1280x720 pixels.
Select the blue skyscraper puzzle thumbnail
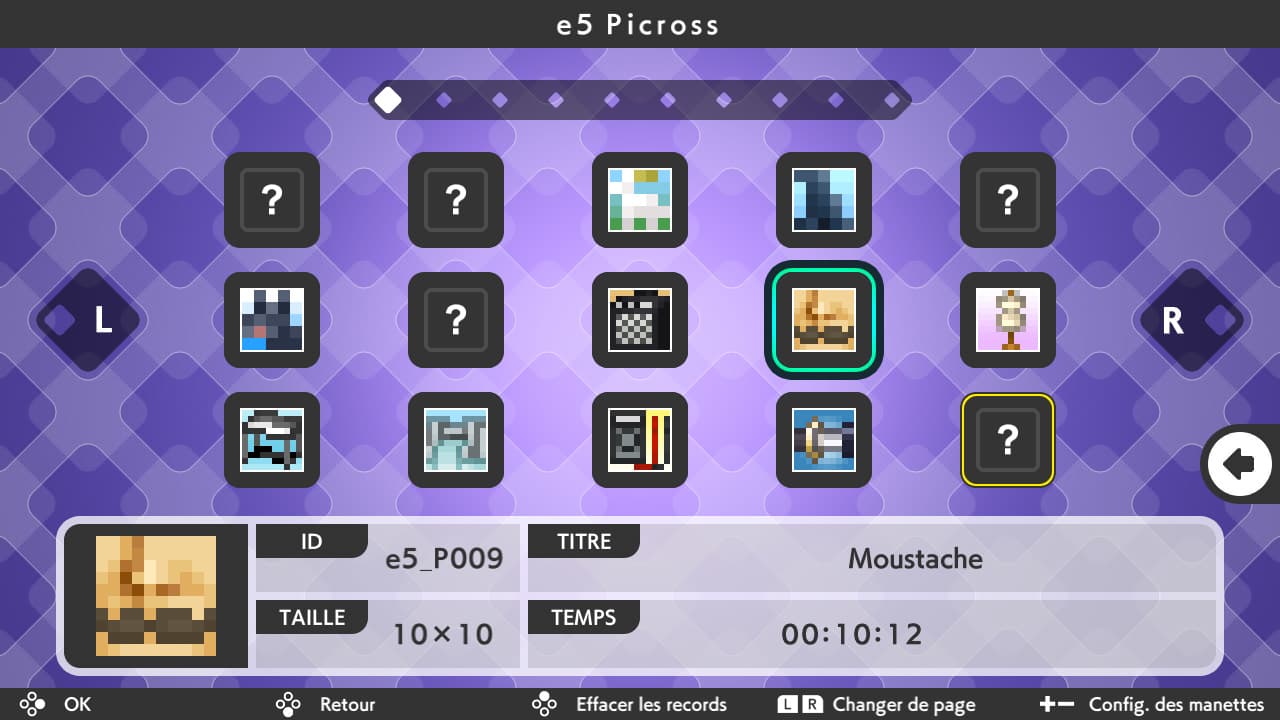click(x=824, y=200)
